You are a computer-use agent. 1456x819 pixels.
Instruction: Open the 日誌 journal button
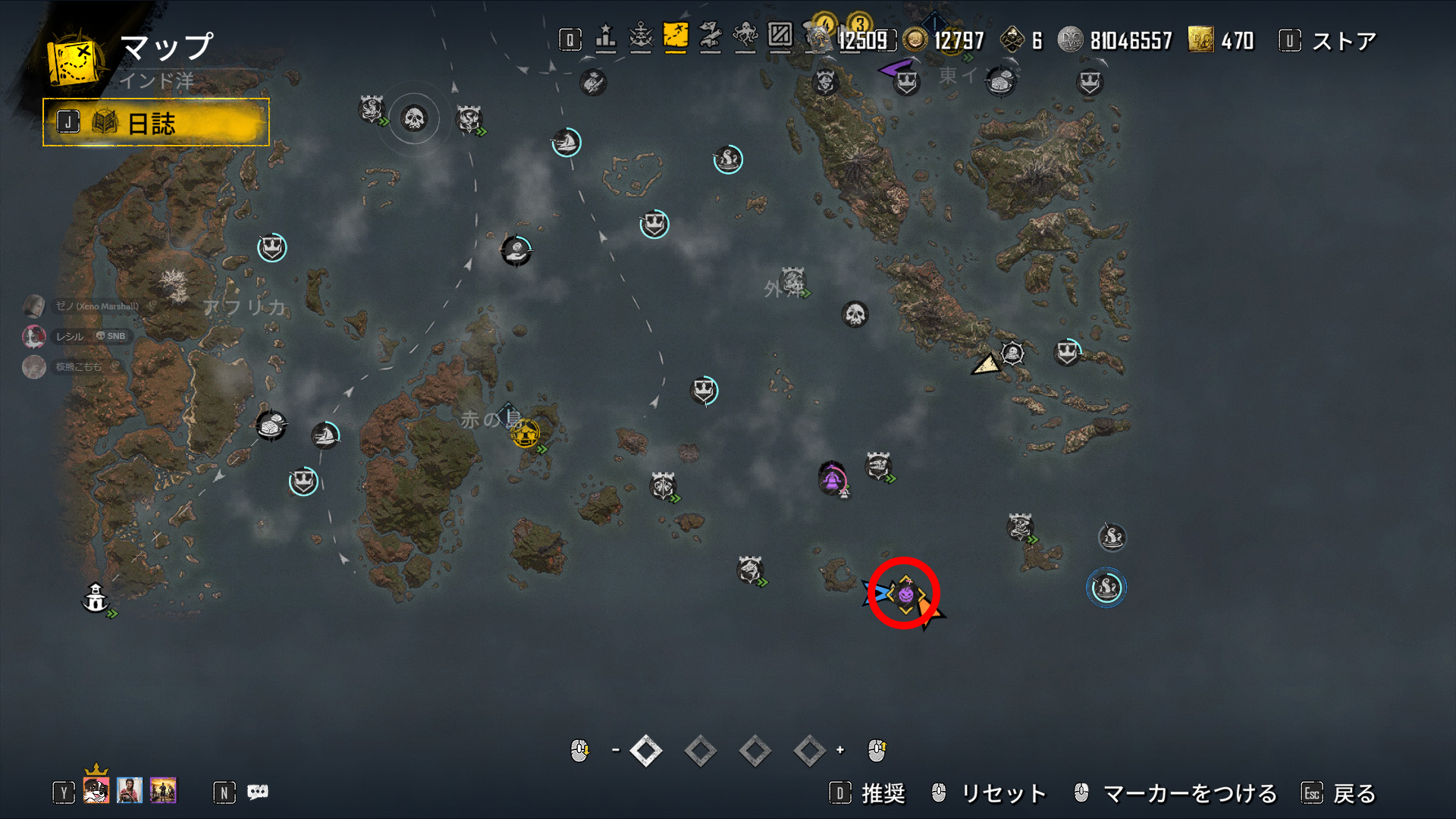pyautogui.click(x=155, y=122)
